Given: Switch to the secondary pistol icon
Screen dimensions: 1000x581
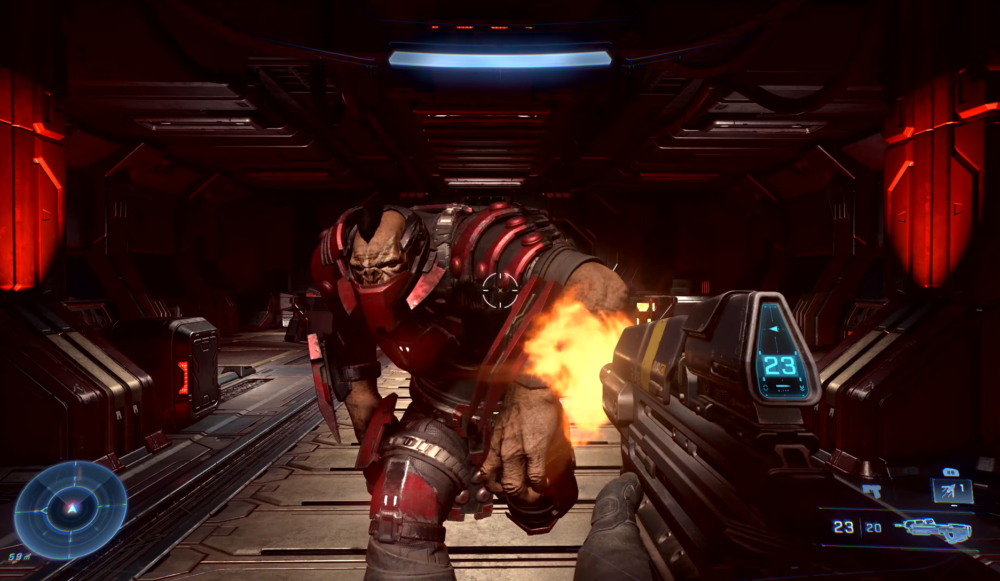Looking at the screenshot, I should click(872, 491).
